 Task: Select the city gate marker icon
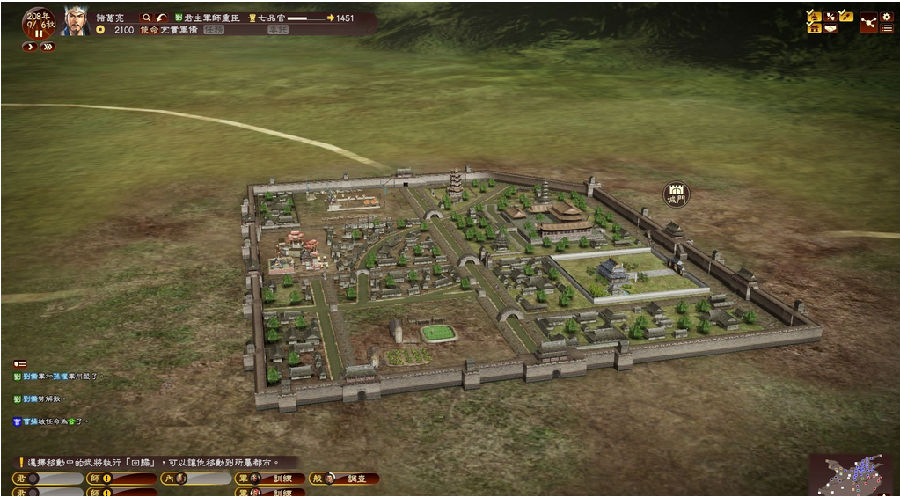[x=677, y=193]
